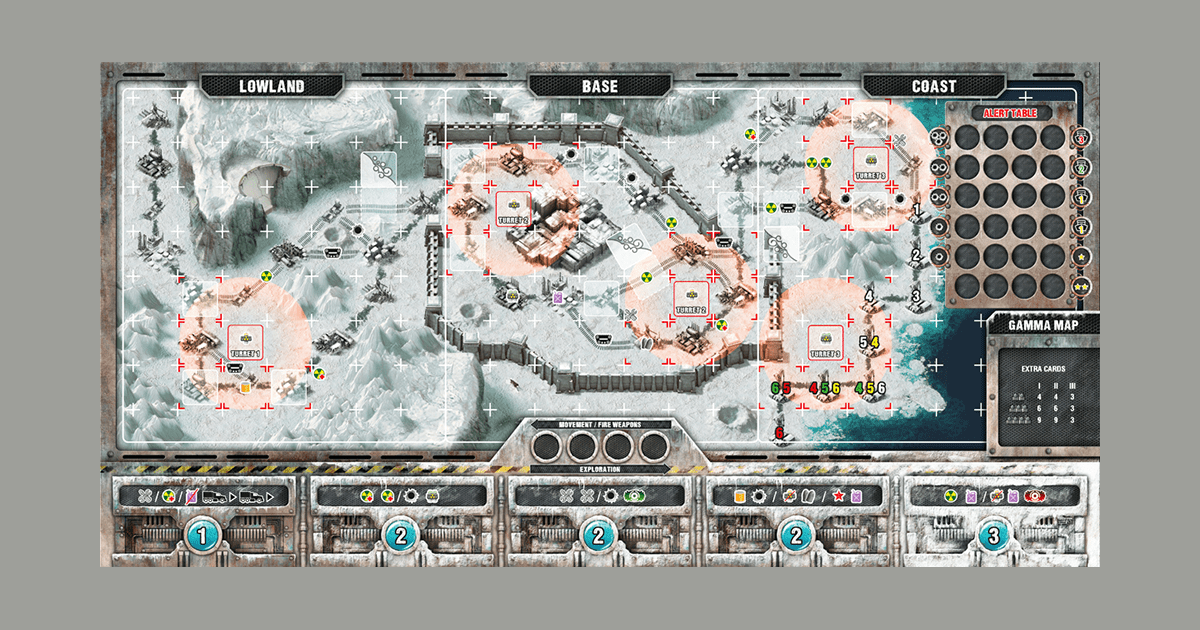
Task: Choose the slot numbered 3
Action: coord(992,536)
